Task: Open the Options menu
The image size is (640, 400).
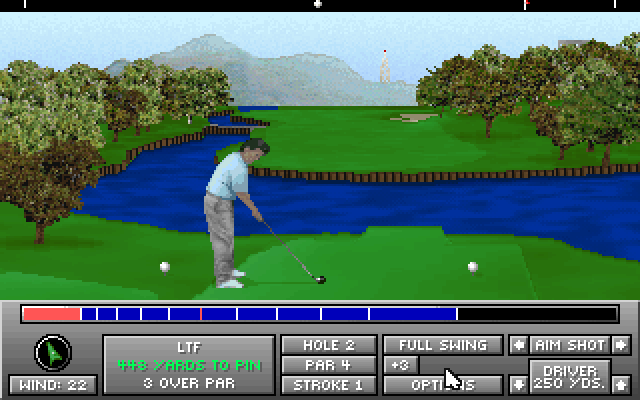Action: point(442,385)
